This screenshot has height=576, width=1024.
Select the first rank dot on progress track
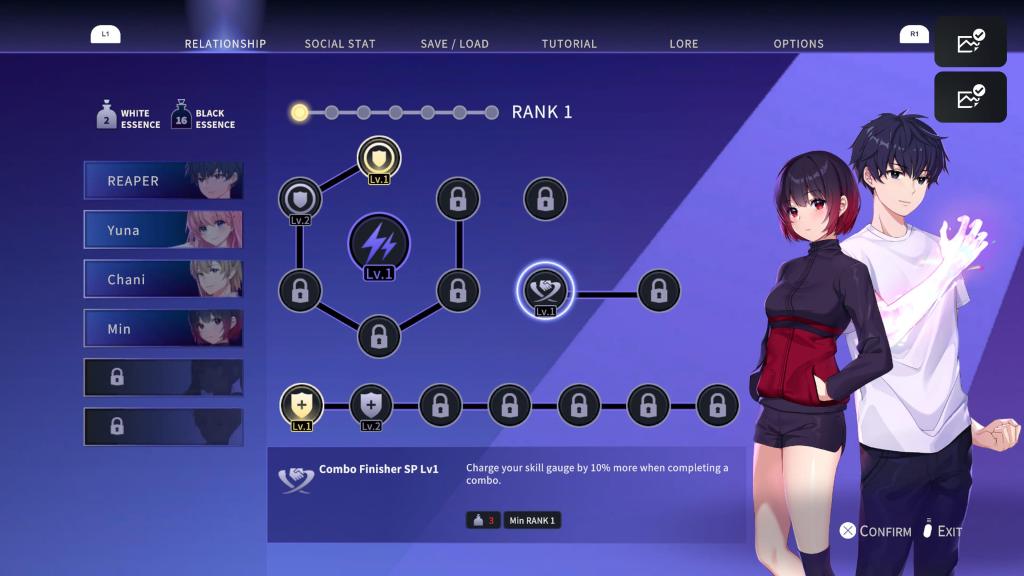coord(299,112)
